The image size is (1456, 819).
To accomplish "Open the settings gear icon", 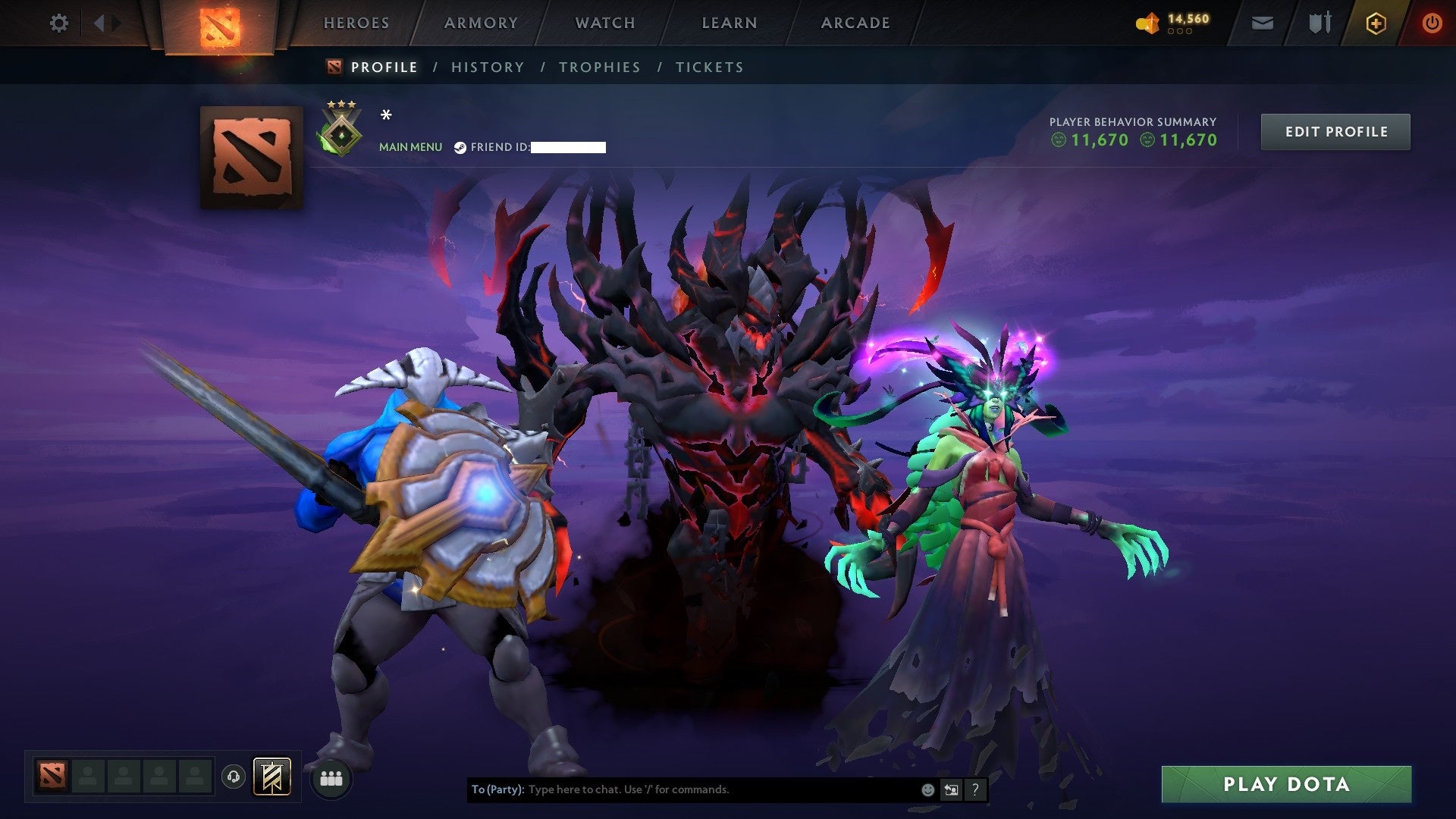I will [59, 23].
